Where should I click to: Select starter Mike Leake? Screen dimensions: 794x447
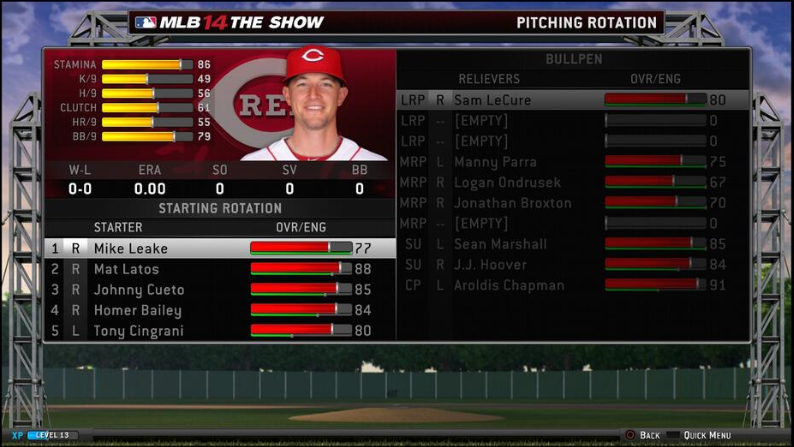[x=131, y=248]
